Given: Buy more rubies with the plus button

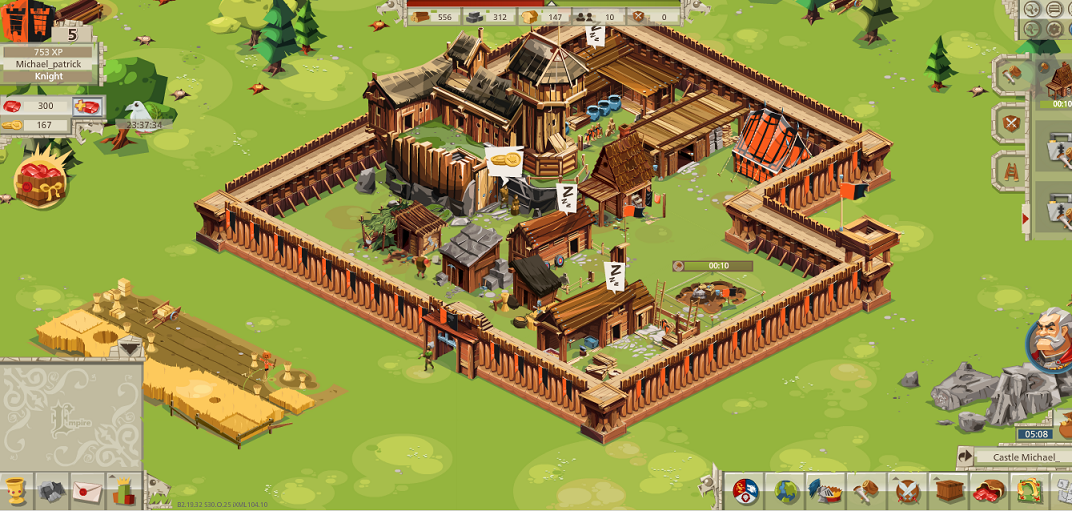Looking at the screenshot, I should 89,106.
